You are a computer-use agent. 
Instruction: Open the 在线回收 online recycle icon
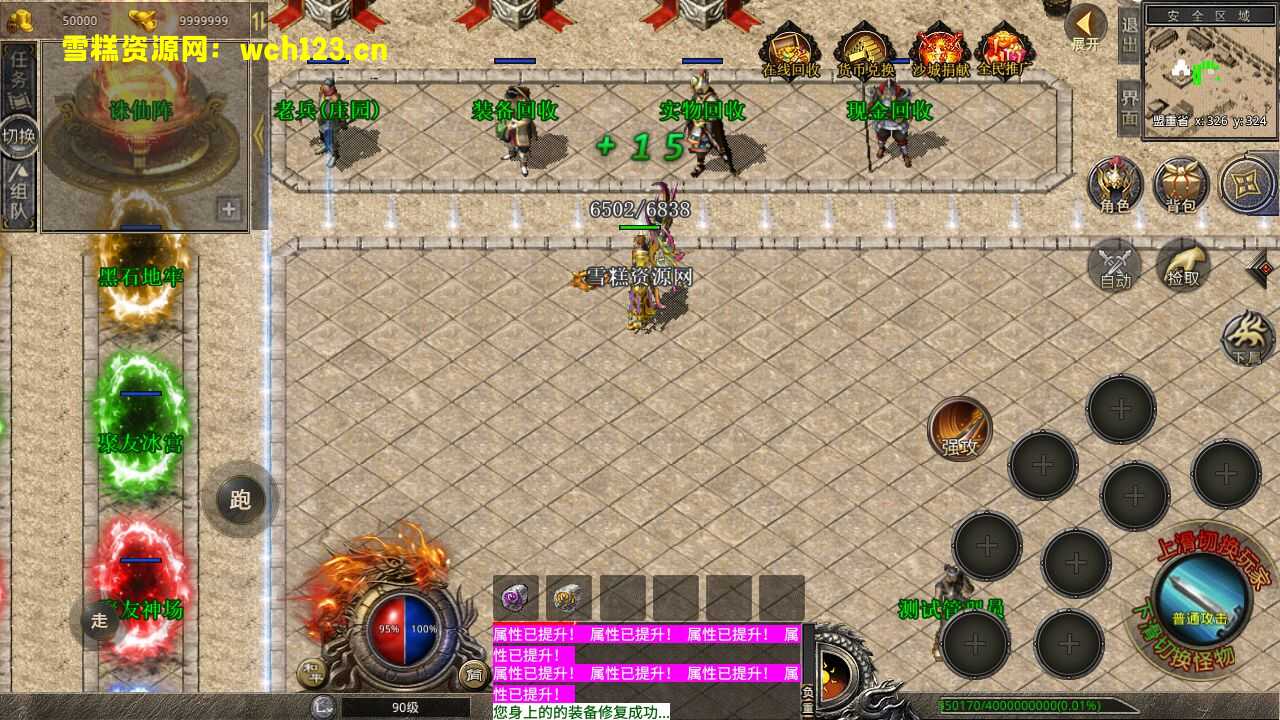coord(790,52)
